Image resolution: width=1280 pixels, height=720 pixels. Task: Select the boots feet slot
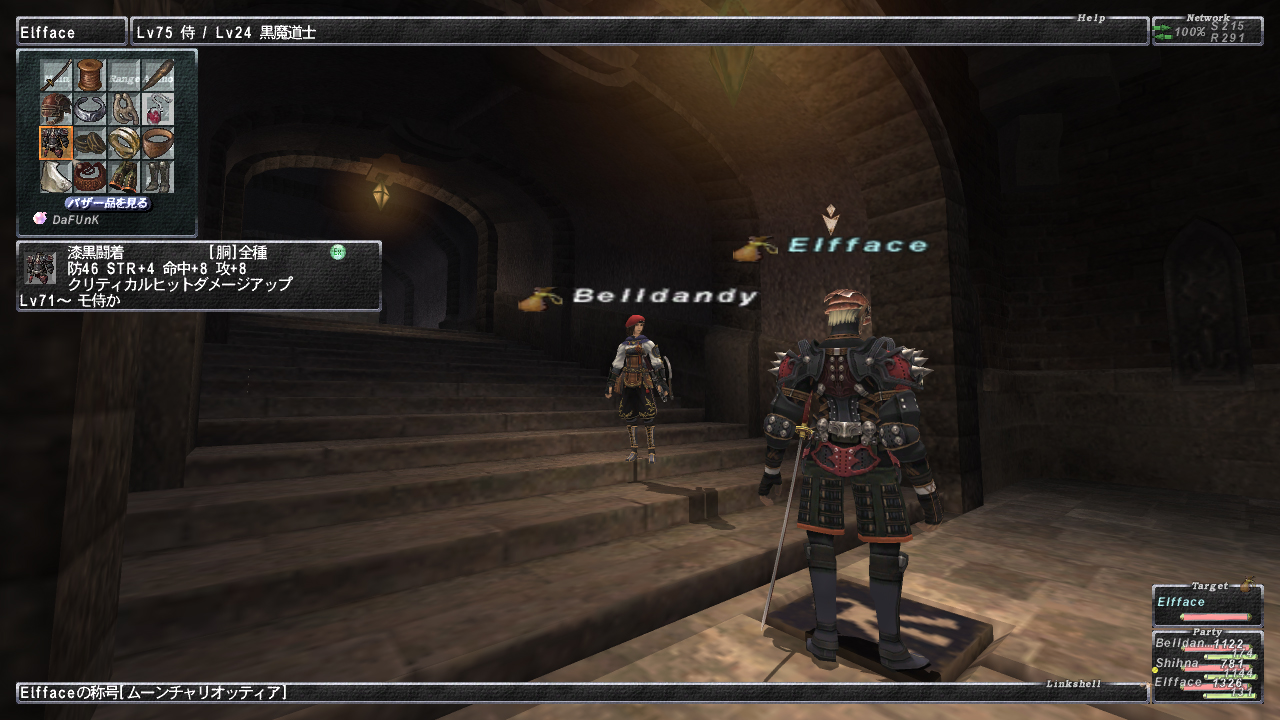[x=158, y=177]
